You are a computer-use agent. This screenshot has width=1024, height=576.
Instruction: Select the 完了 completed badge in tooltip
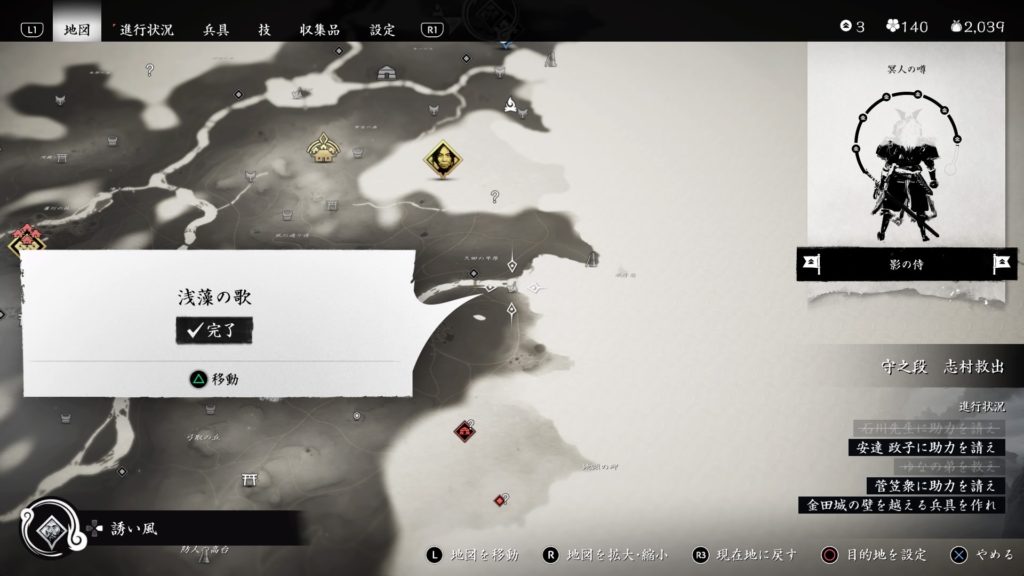[x=214, y=331]
